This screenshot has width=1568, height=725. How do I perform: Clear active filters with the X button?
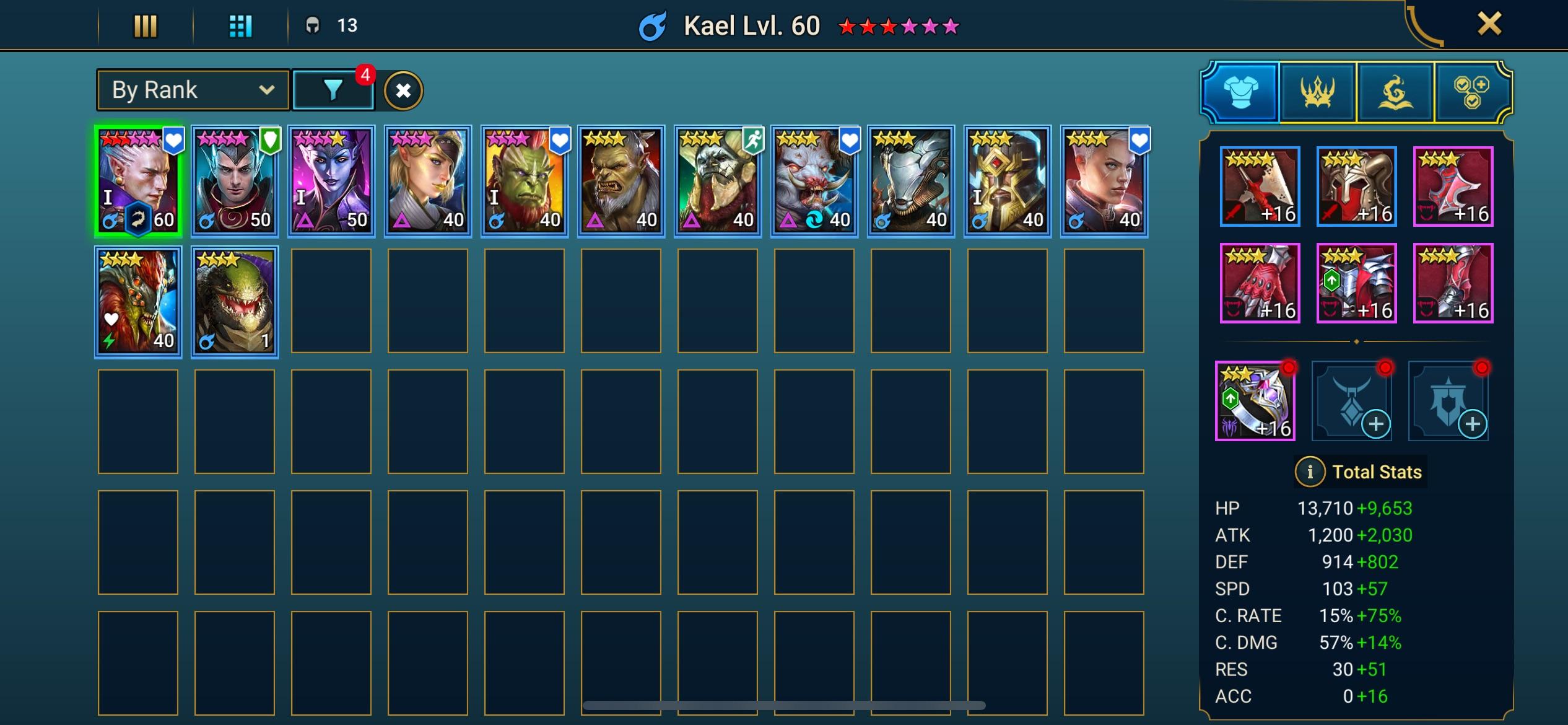403,90
